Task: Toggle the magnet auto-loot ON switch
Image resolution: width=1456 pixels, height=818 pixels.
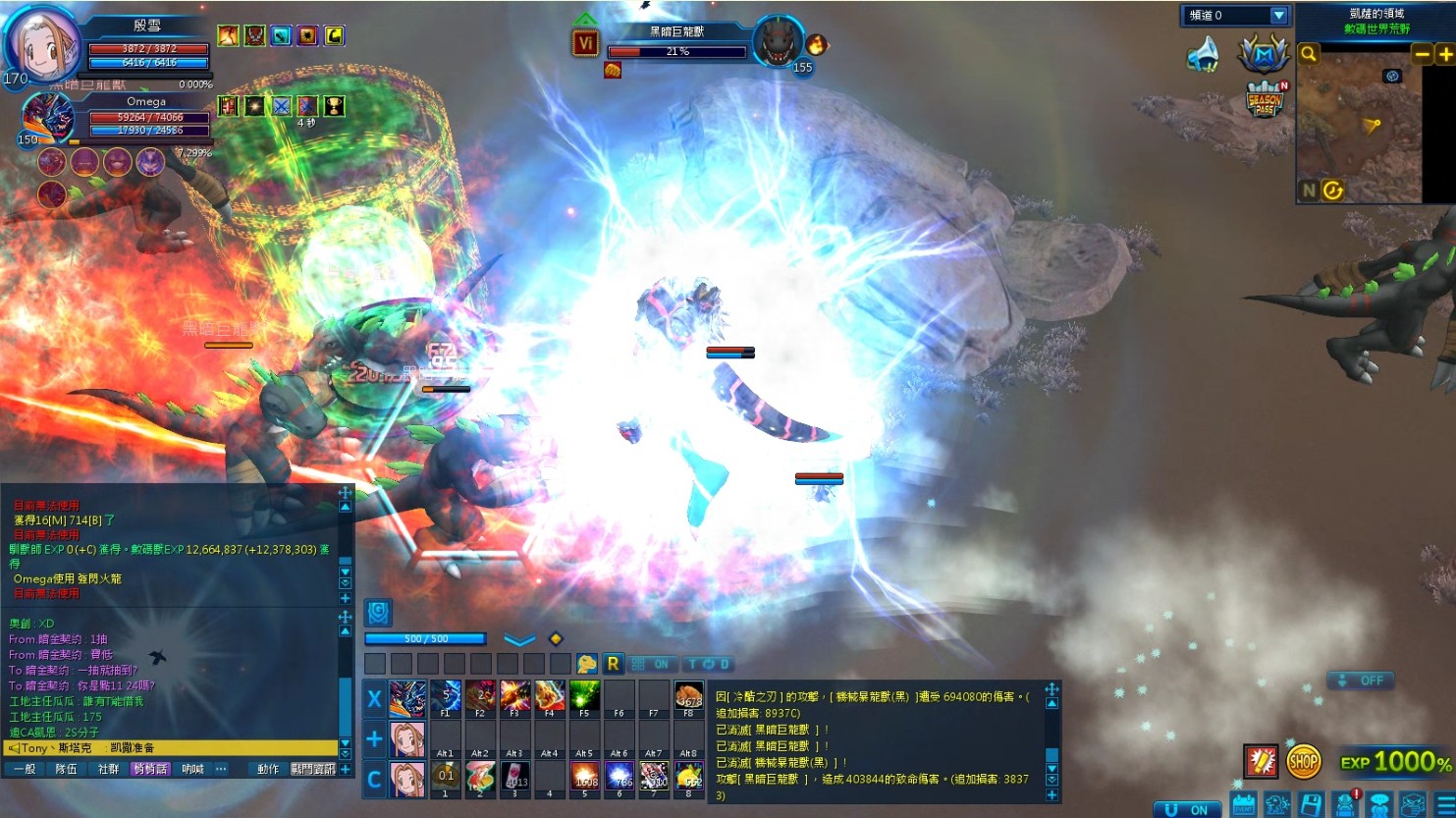Action: [x=1188, y=809]
